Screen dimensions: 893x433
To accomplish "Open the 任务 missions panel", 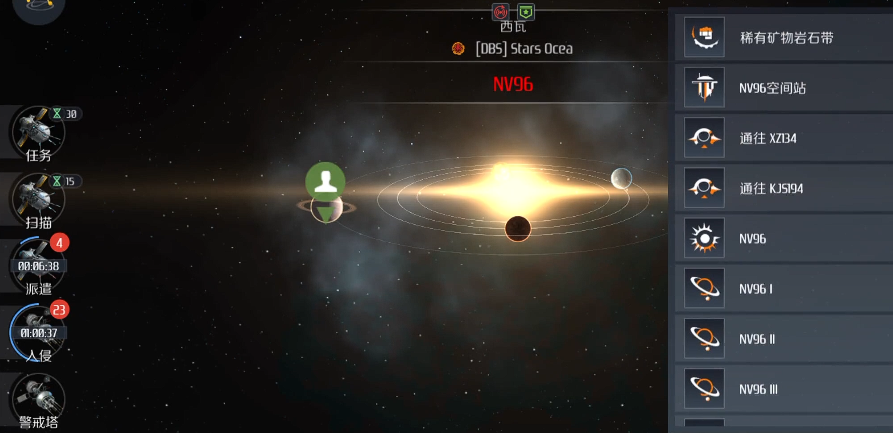I will pyautogui.click(x=38, y=133).
